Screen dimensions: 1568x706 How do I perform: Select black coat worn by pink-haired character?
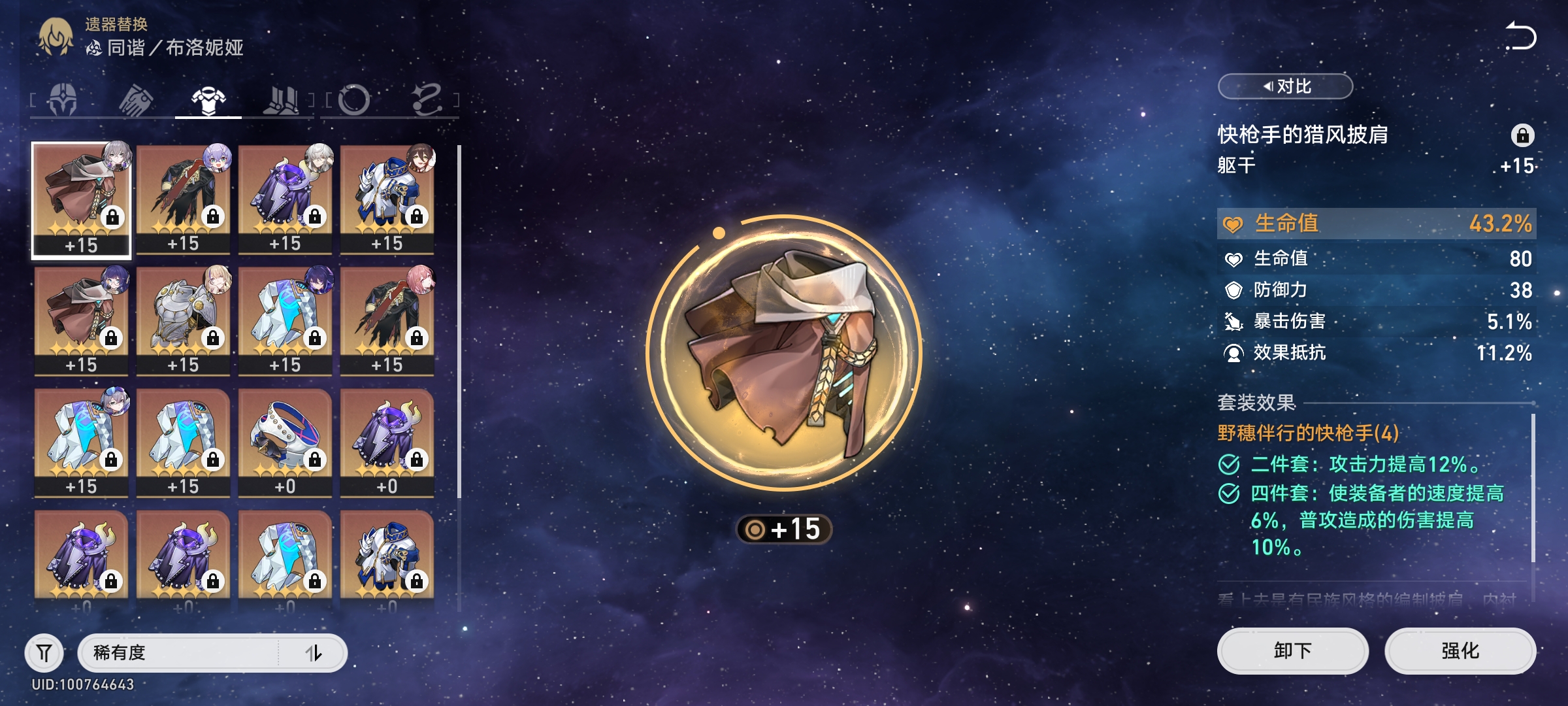387,320
